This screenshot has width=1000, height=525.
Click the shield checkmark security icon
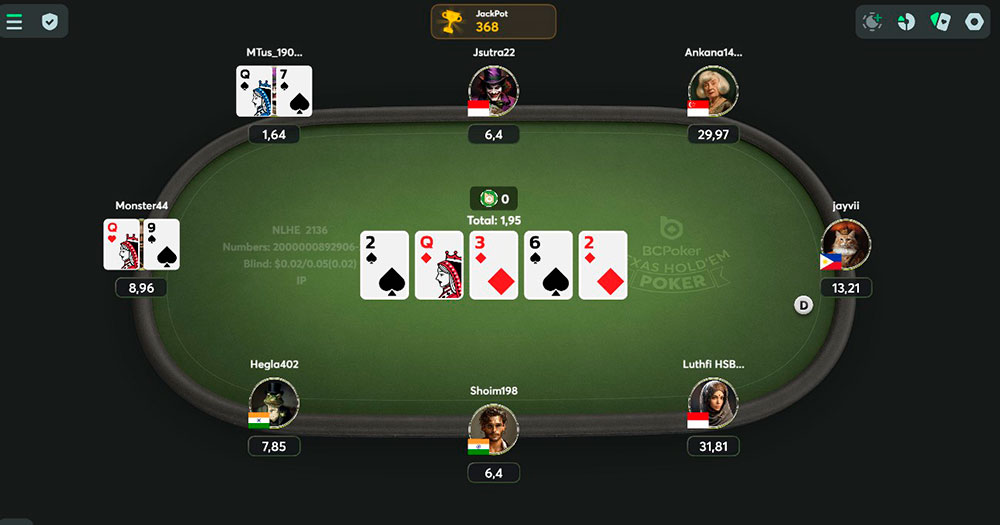coord(50,21)
